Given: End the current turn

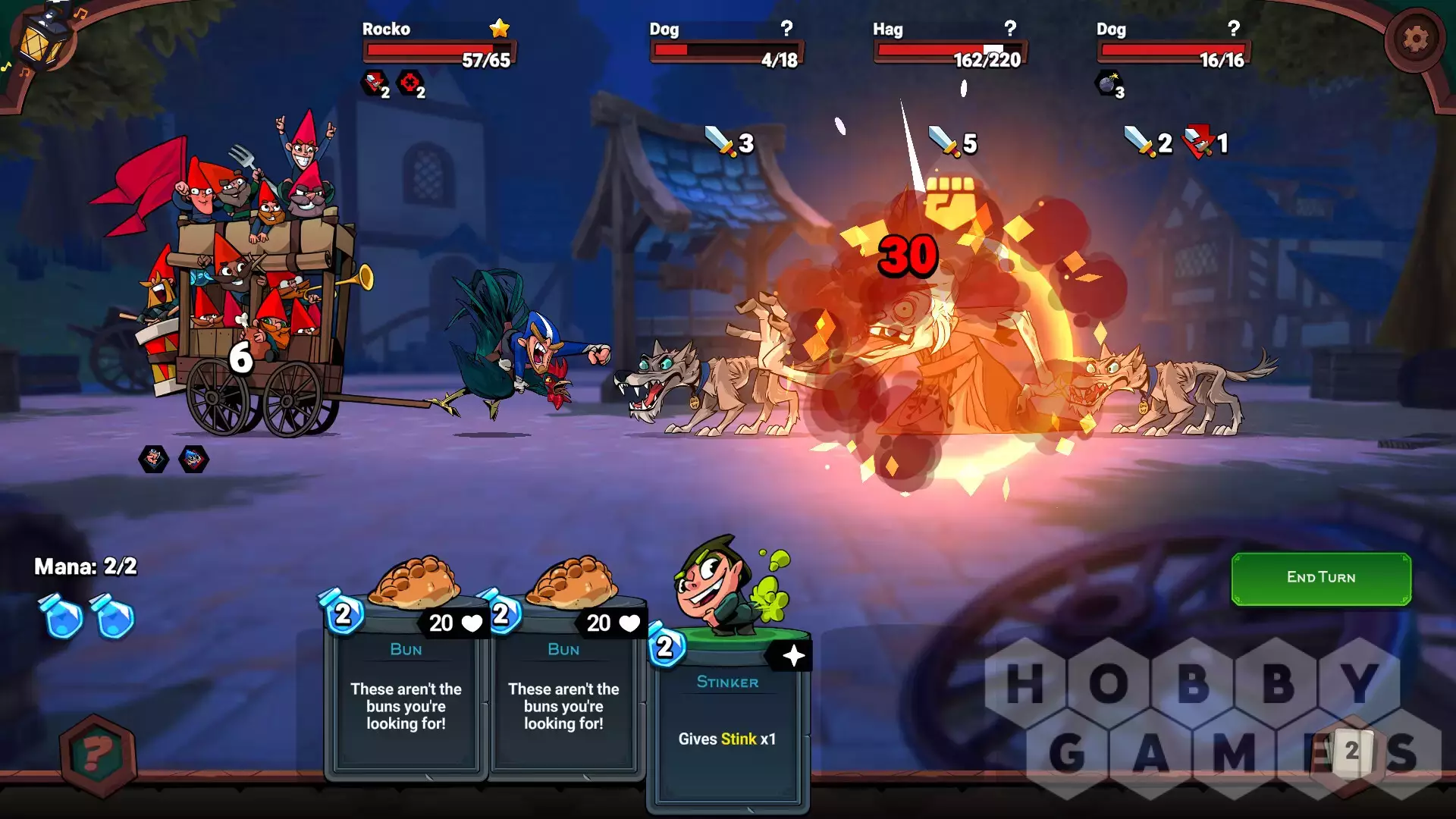Looking at the screenshot, I should (1320, 578).
